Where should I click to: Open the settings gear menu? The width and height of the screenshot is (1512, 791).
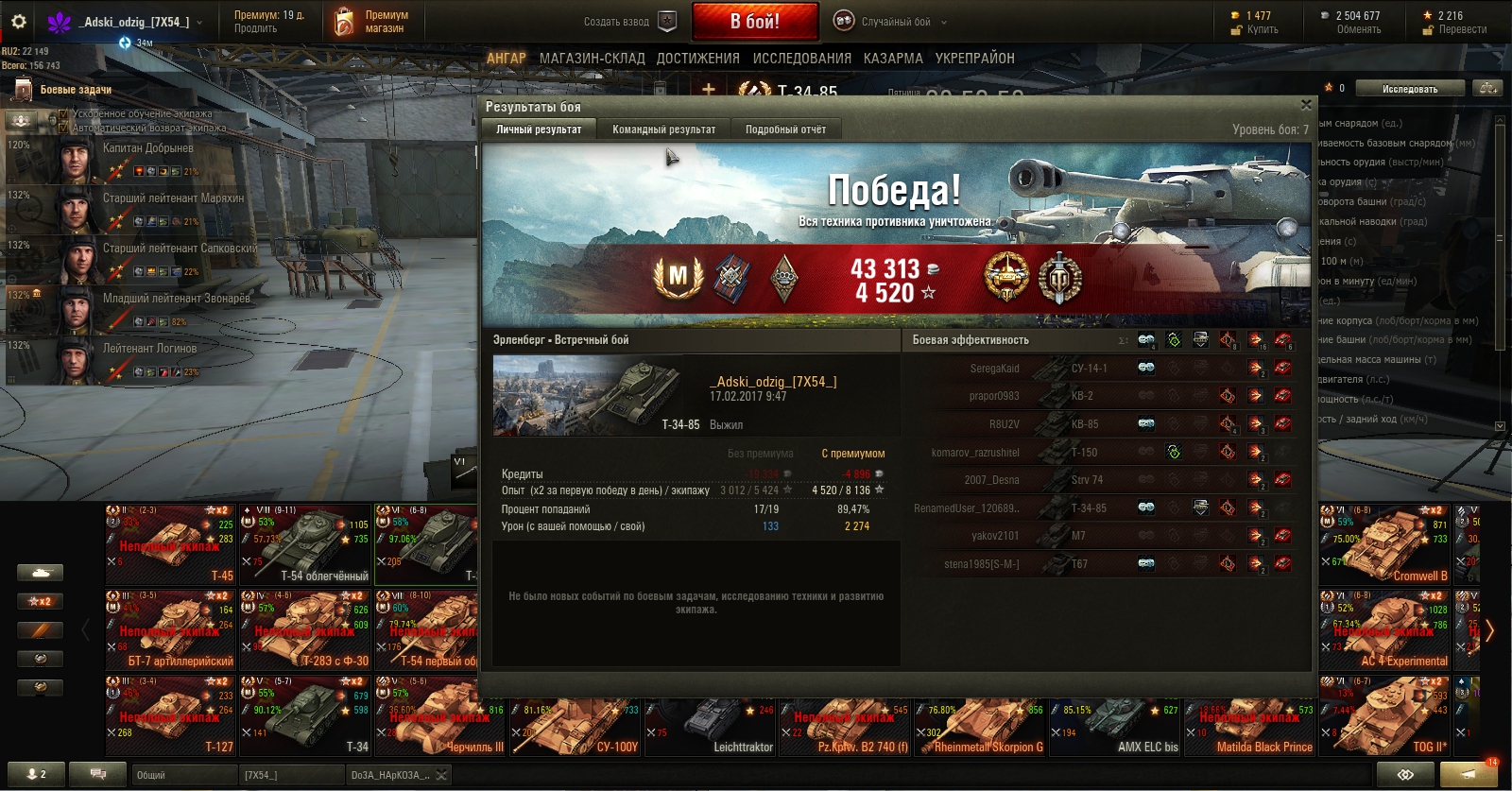point(18,21)
